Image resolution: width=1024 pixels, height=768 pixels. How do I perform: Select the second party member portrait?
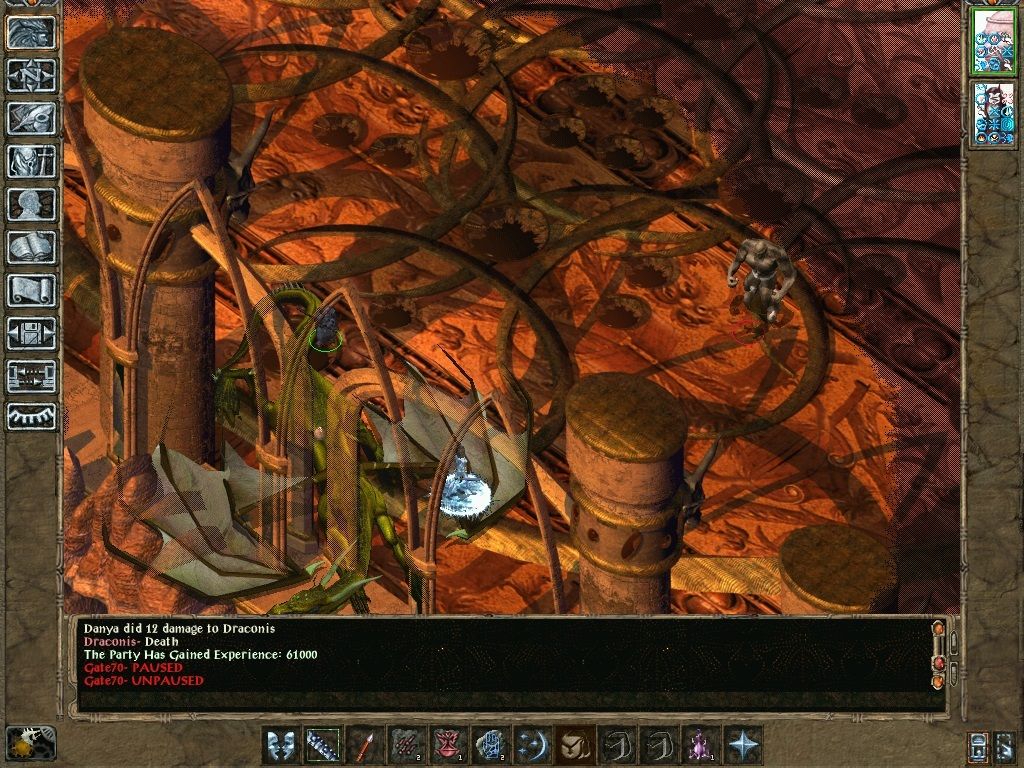coord(994,114)
